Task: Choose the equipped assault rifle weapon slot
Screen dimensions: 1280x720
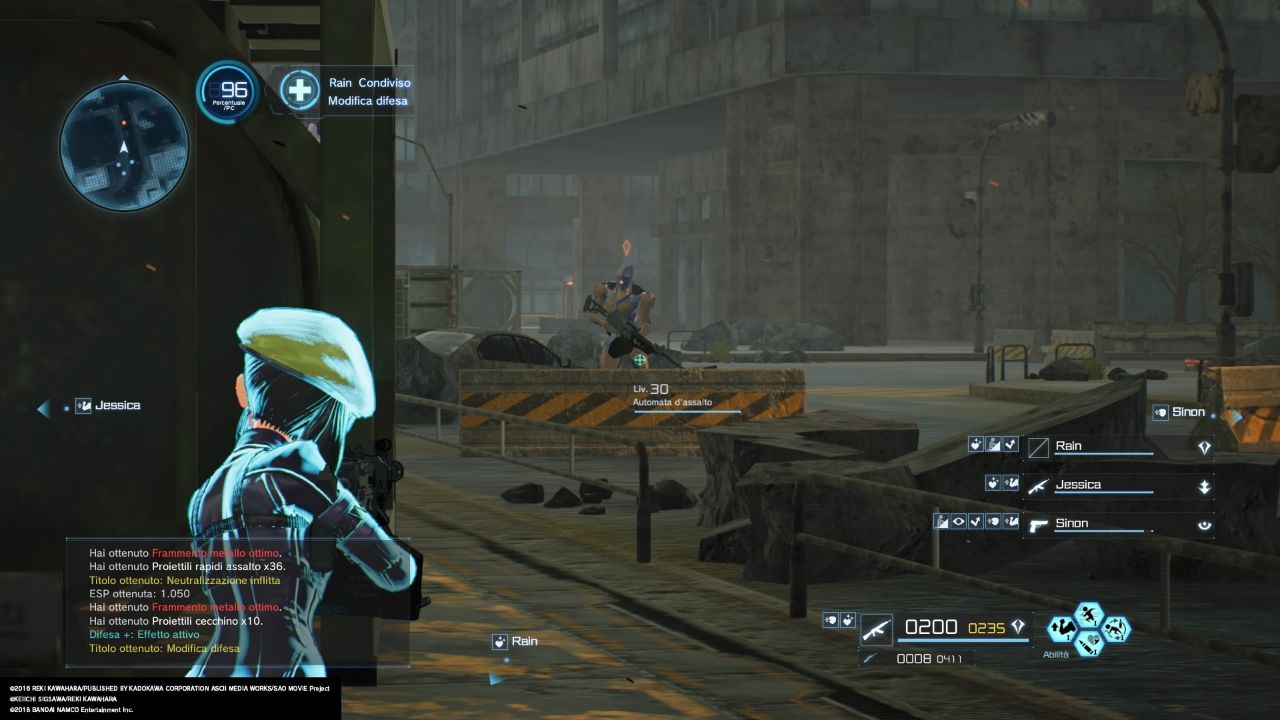Action: pyautogui.click(x=877, y=629)
